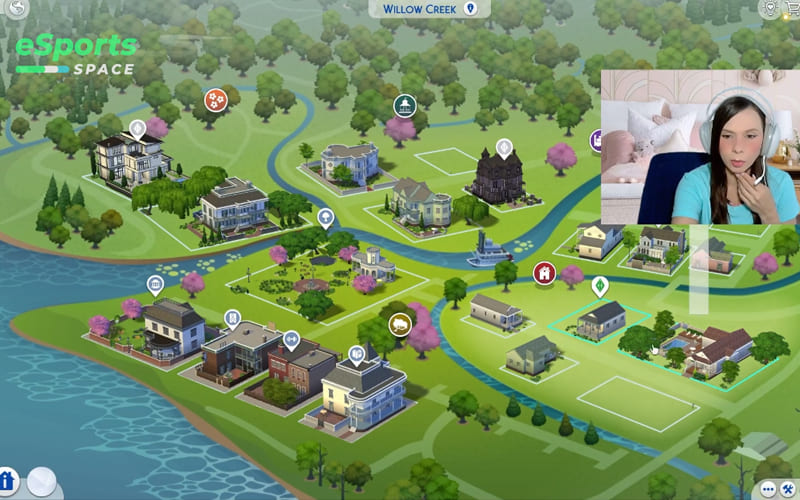This screenshot has height=500, width=800.
Task: Select the dark mansion lot pin
Action: coord(504,148)
